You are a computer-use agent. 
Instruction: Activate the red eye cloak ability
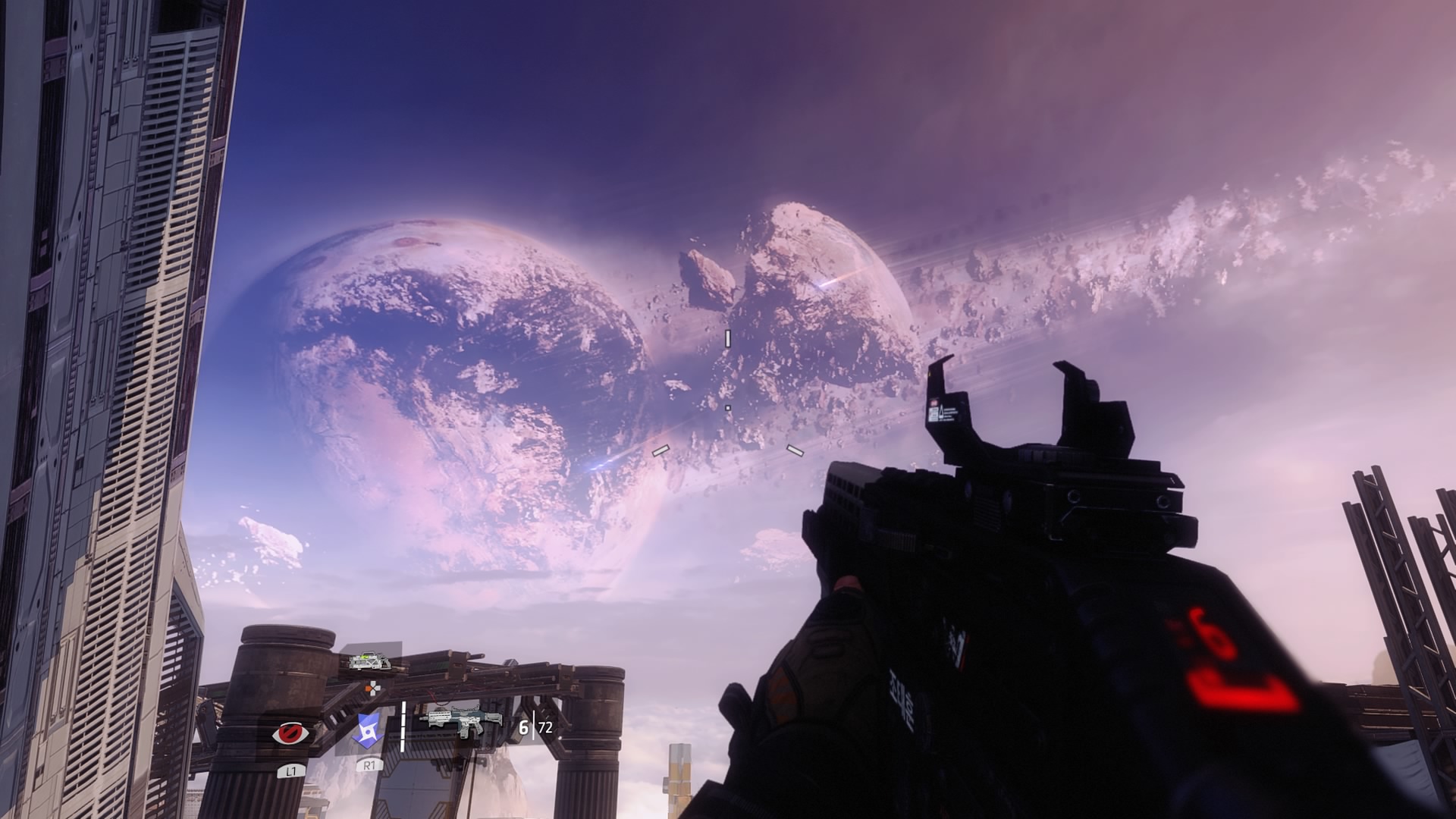pos(289,733)
